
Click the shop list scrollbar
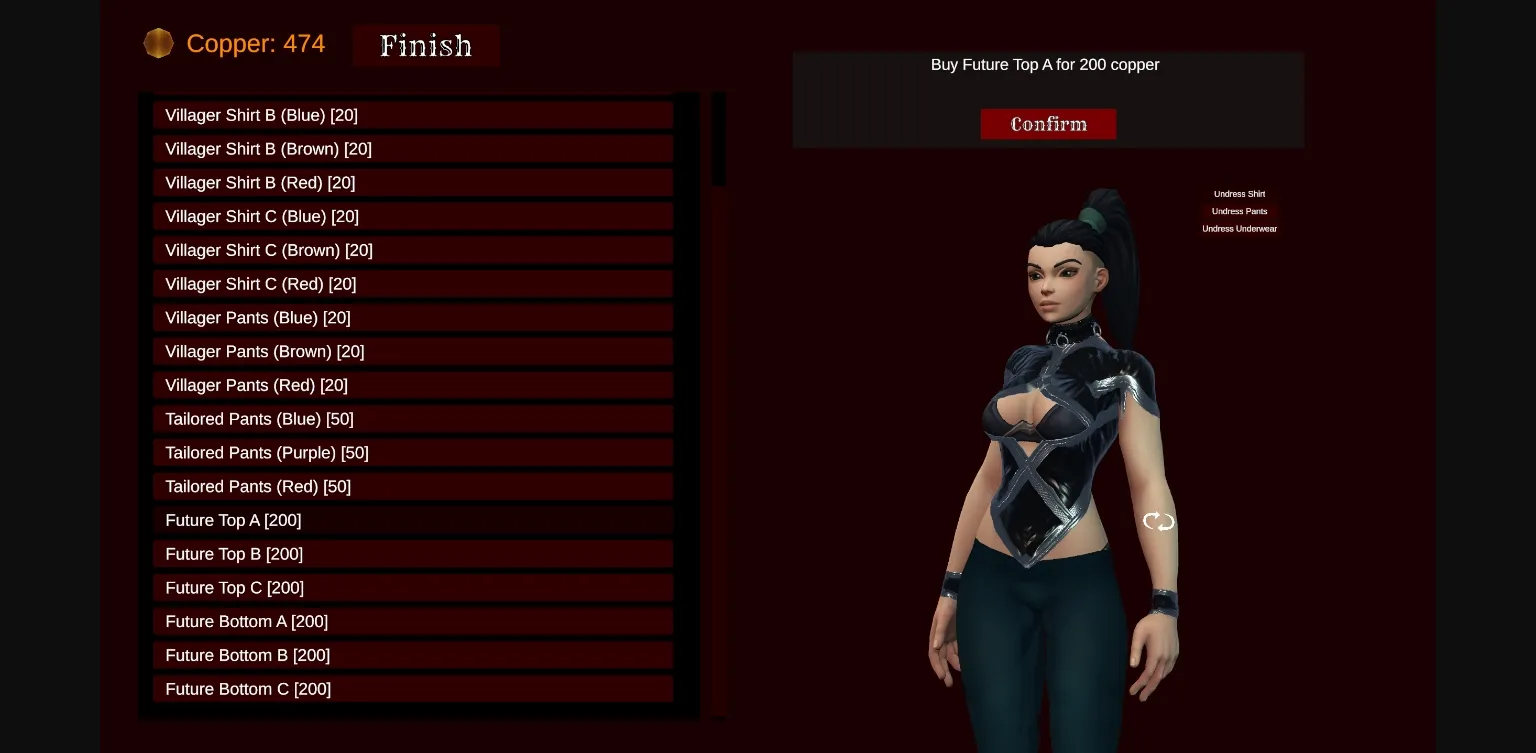(719, 140)
